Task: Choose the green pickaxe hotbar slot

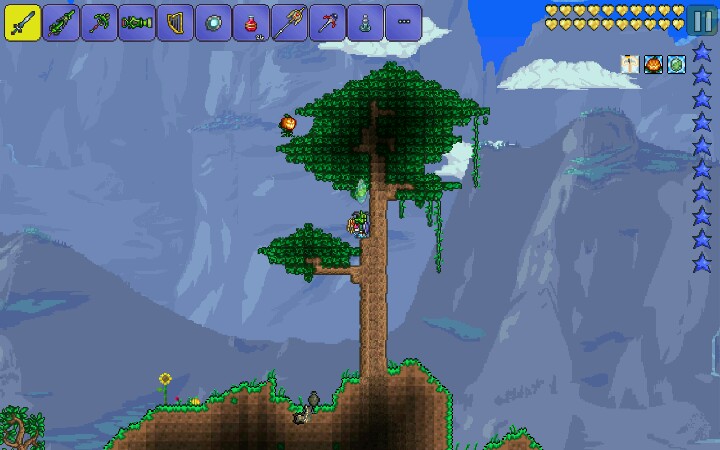Action: [98, 21]
